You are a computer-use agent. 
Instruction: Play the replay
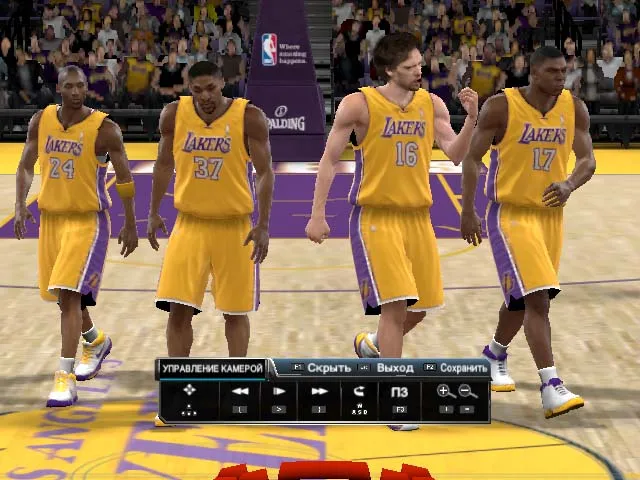279,392
